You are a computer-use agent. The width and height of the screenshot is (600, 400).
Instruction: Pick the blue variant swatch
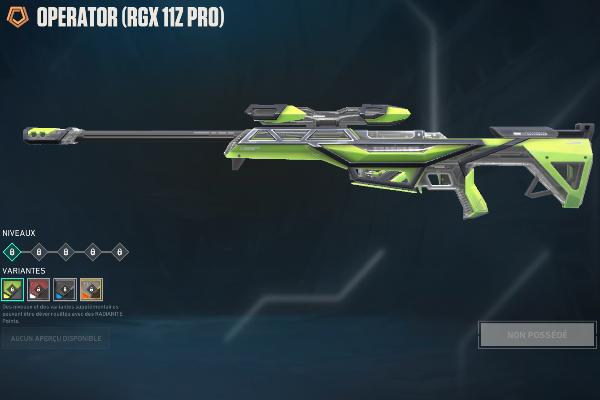65,289
